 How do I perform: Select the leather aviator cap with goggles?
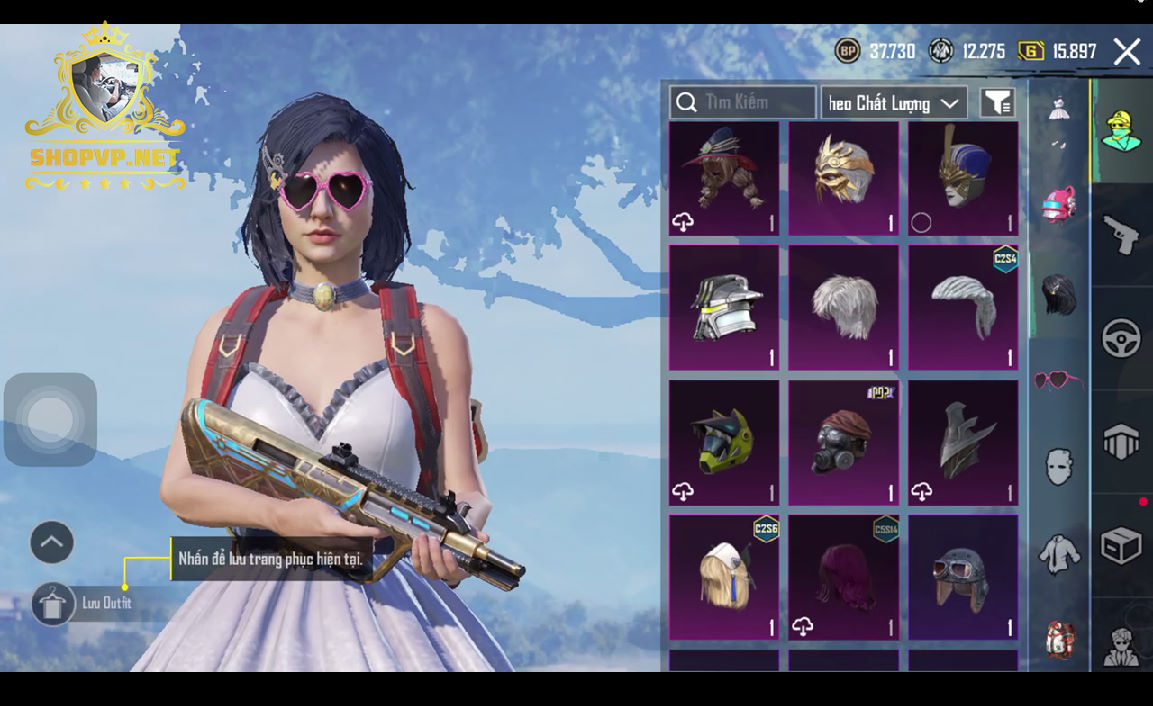click(x=962, y=577)
